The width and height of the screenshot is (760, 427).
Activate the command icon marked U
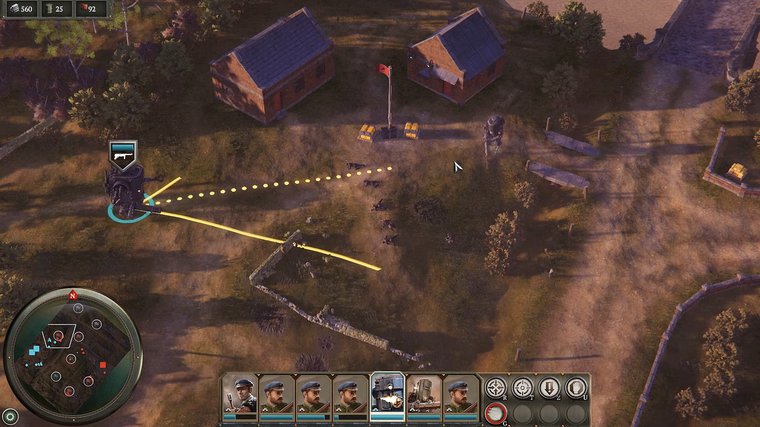click(x=576, y=388)
